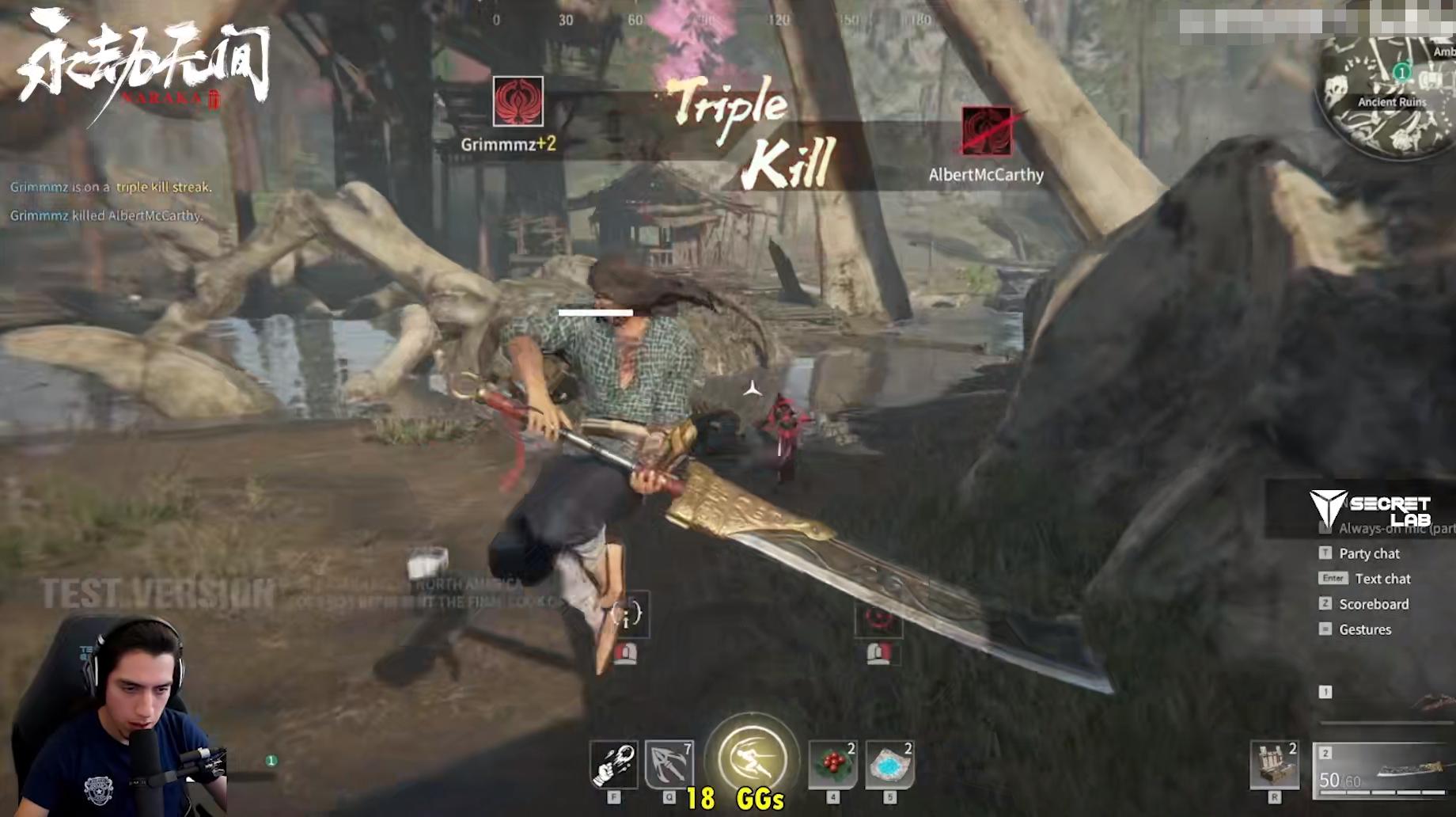Open the circular minimap

[1389, 91]
